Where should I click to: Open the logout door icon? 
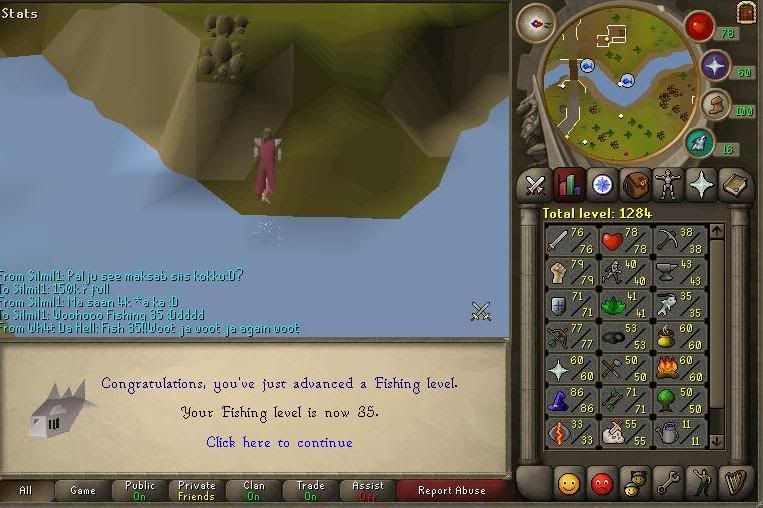click(746, 12)
